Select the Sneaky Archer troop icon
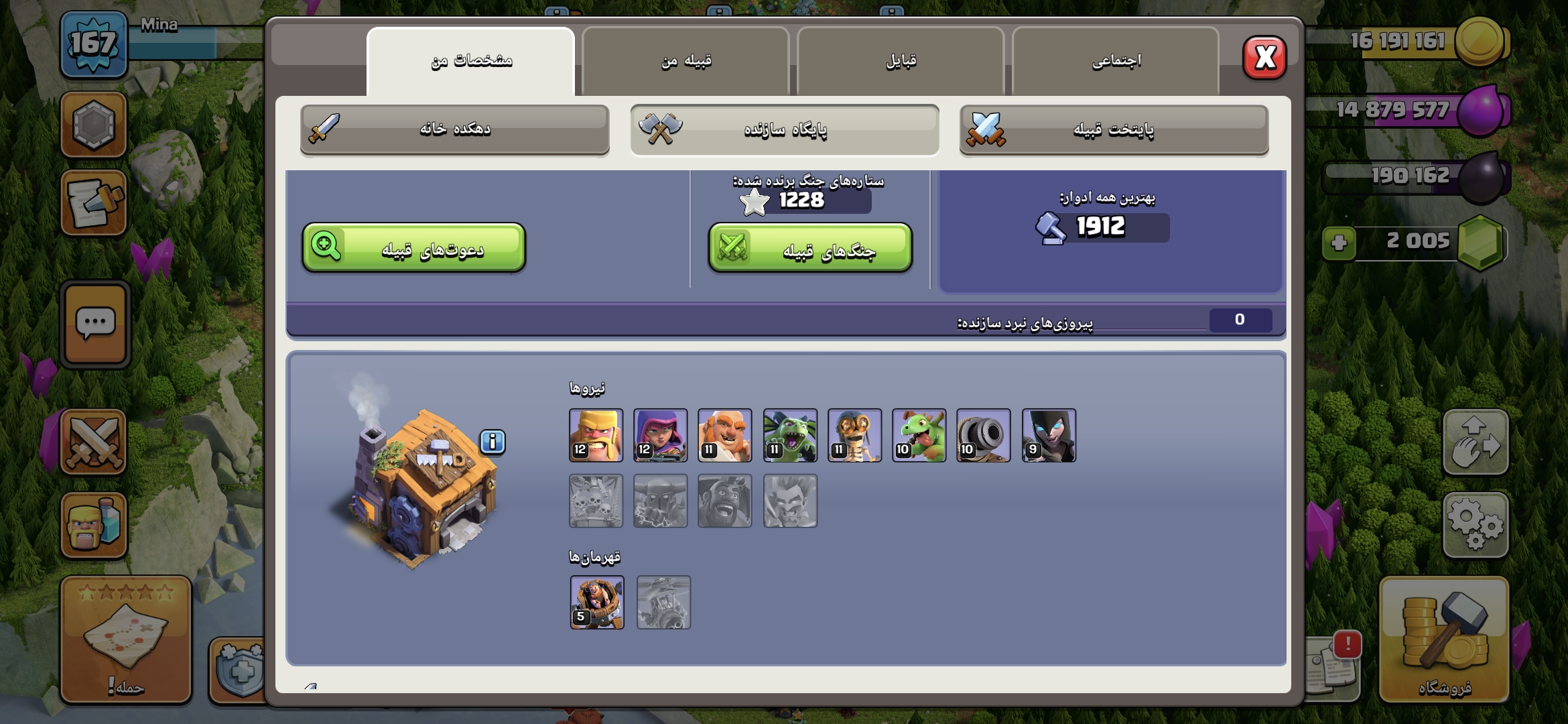The width and height of the screenshot is (1568, 724). (x=660, y=435)
